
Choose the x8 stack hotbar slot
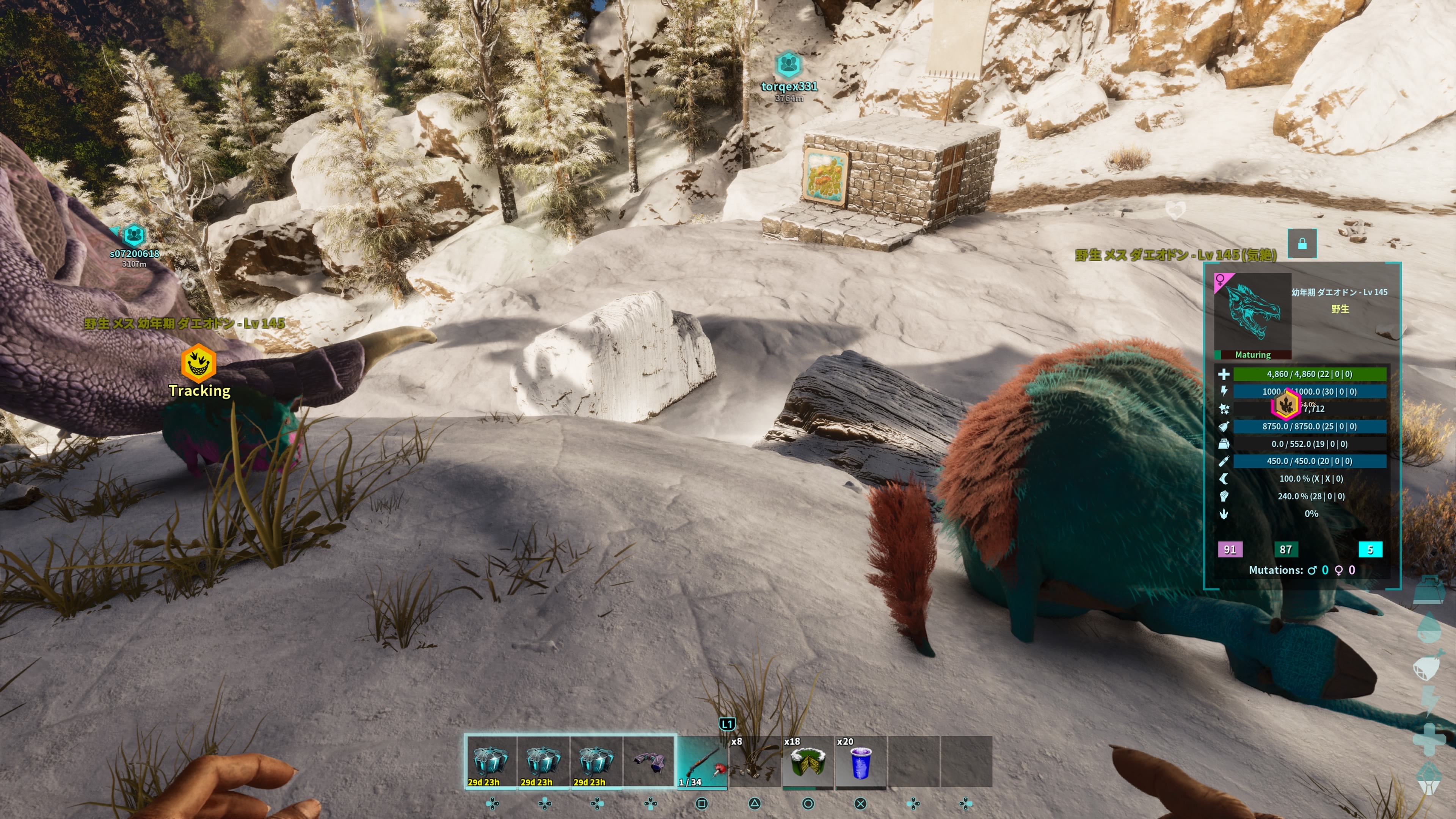755,761
